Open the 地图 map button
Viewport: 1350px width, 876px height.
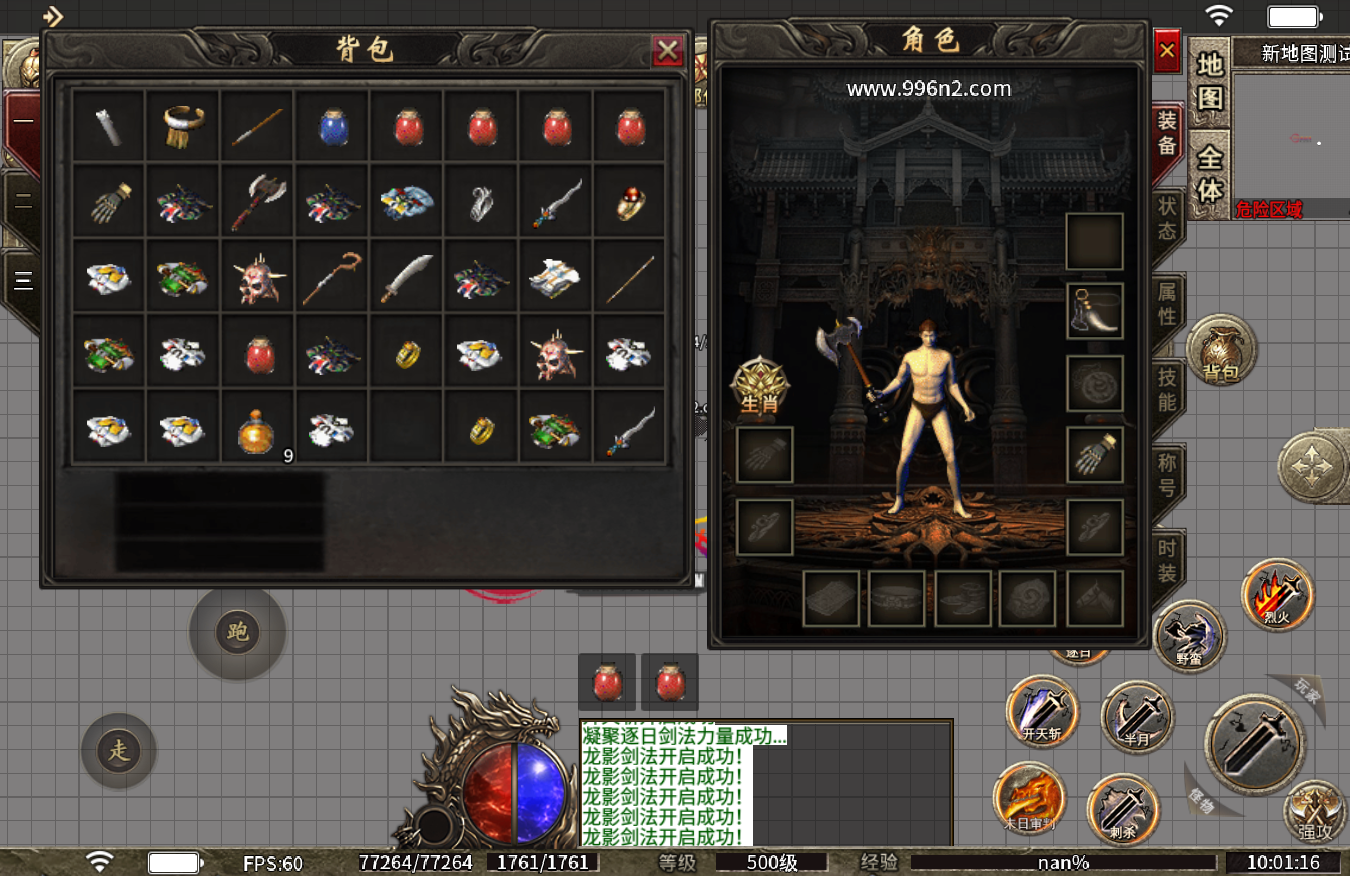click(x=1210, y=82)
